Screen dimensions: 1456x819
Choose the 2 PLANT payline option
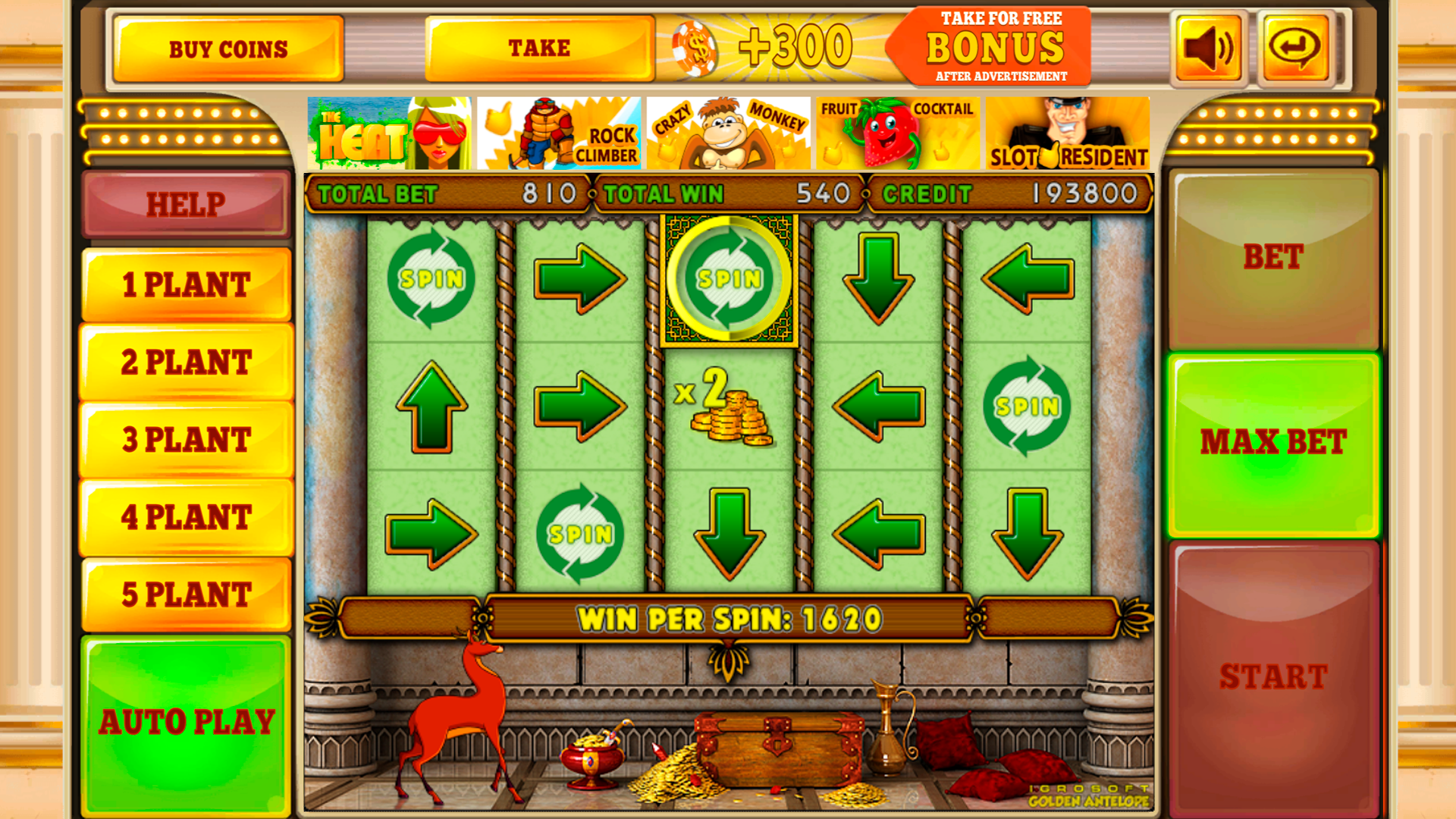184,362
